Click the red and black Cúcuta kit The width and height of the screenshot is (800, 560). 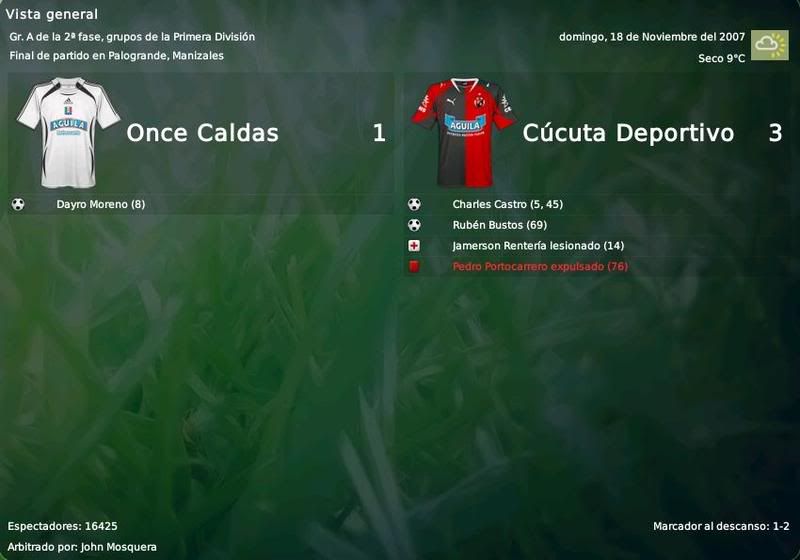click(x=463, y=133)
